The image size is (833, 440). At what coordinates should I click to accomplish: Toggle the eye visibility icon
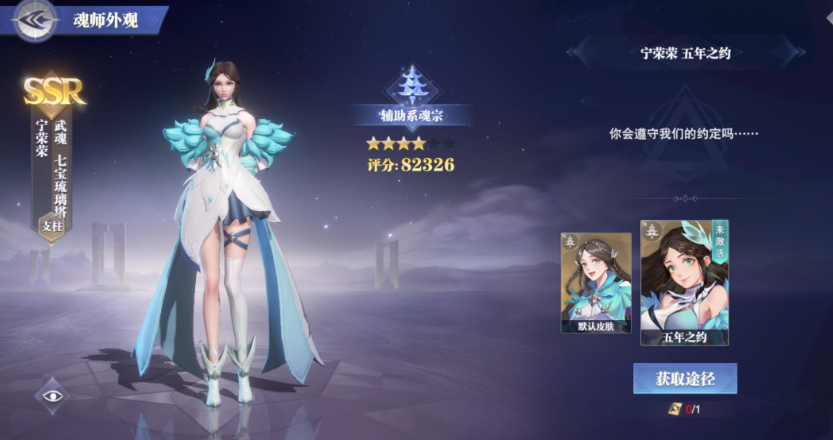point(53,396)
